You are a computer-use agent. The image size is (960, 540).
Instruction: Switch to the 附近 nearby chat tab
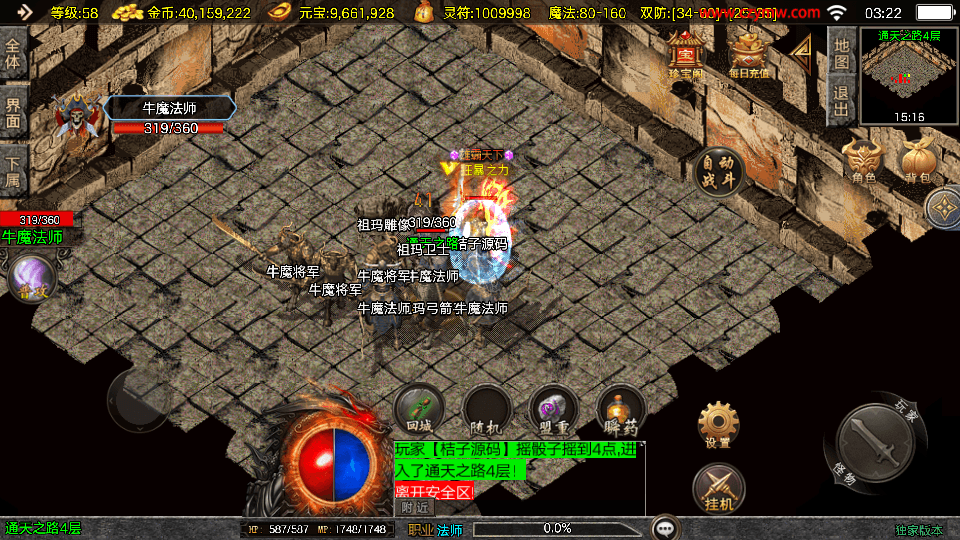[417, 508]
